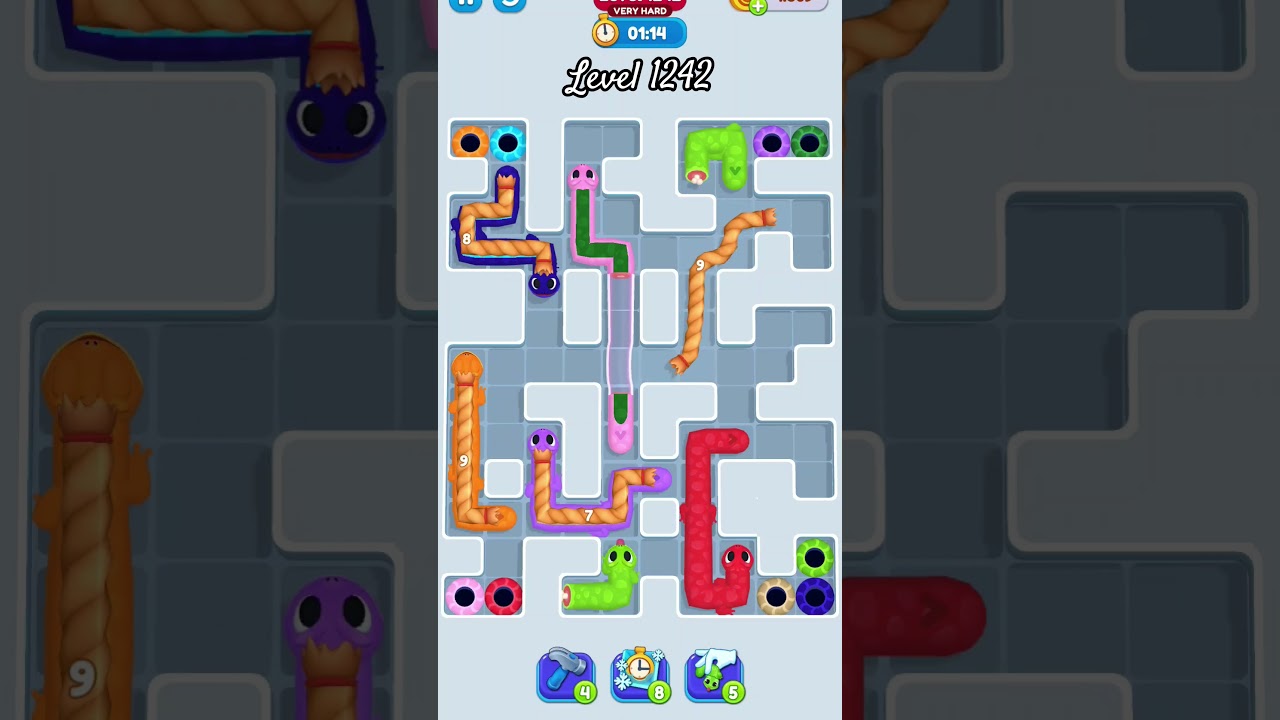Use the hammer booster
This screenshot has height=720, width=1280.
tap(566, 673)
